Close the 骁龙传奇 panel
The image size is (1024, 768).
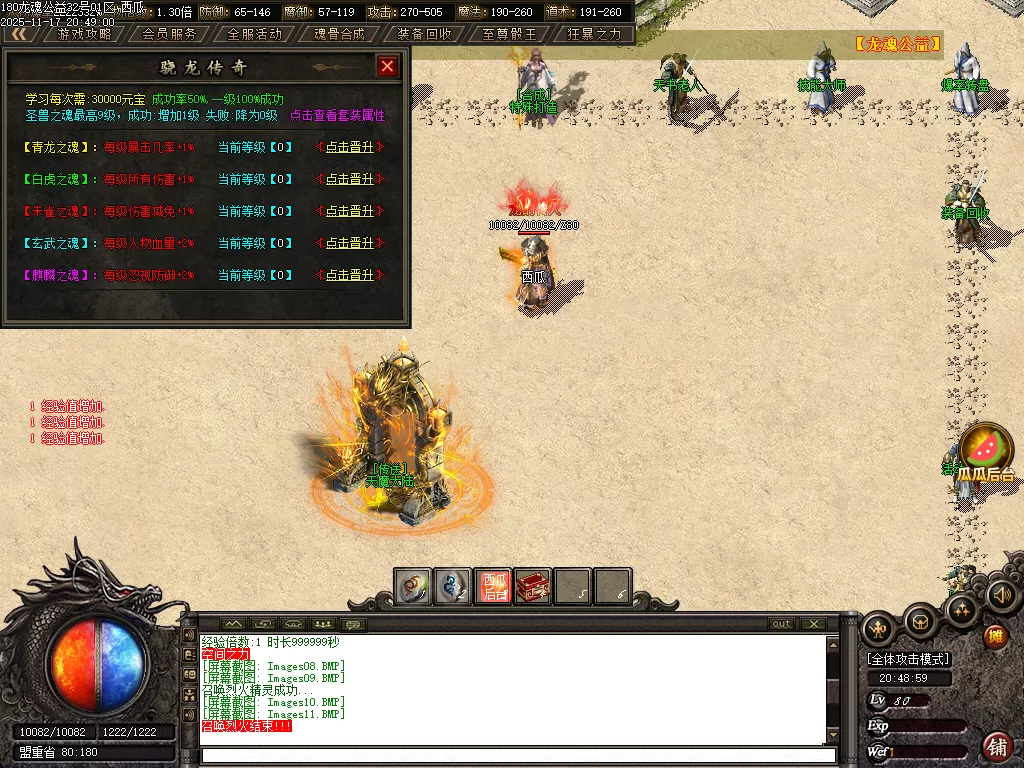[x=388, y=67]
